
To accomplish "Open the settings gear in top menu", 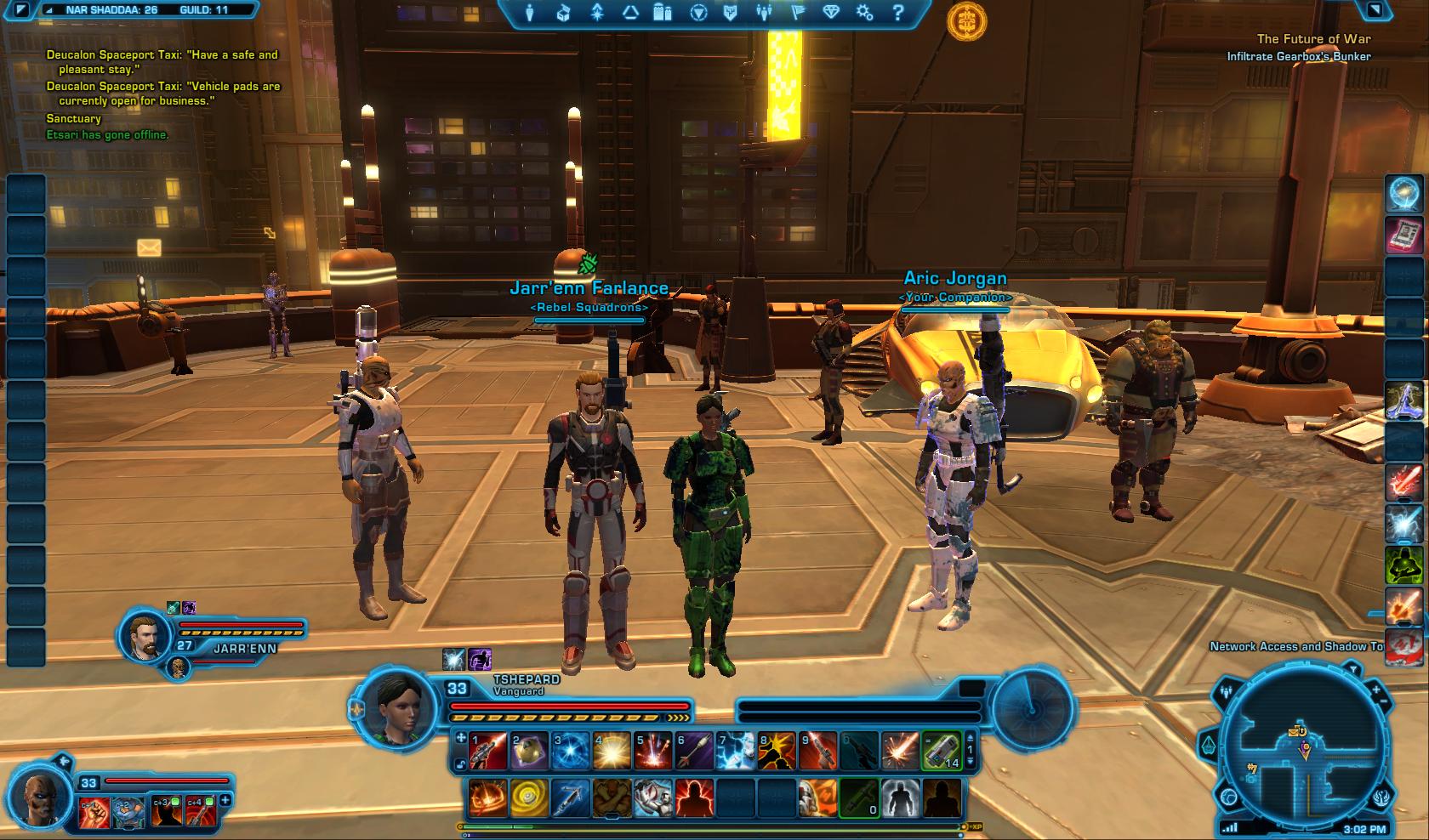I will pos(864,13).
